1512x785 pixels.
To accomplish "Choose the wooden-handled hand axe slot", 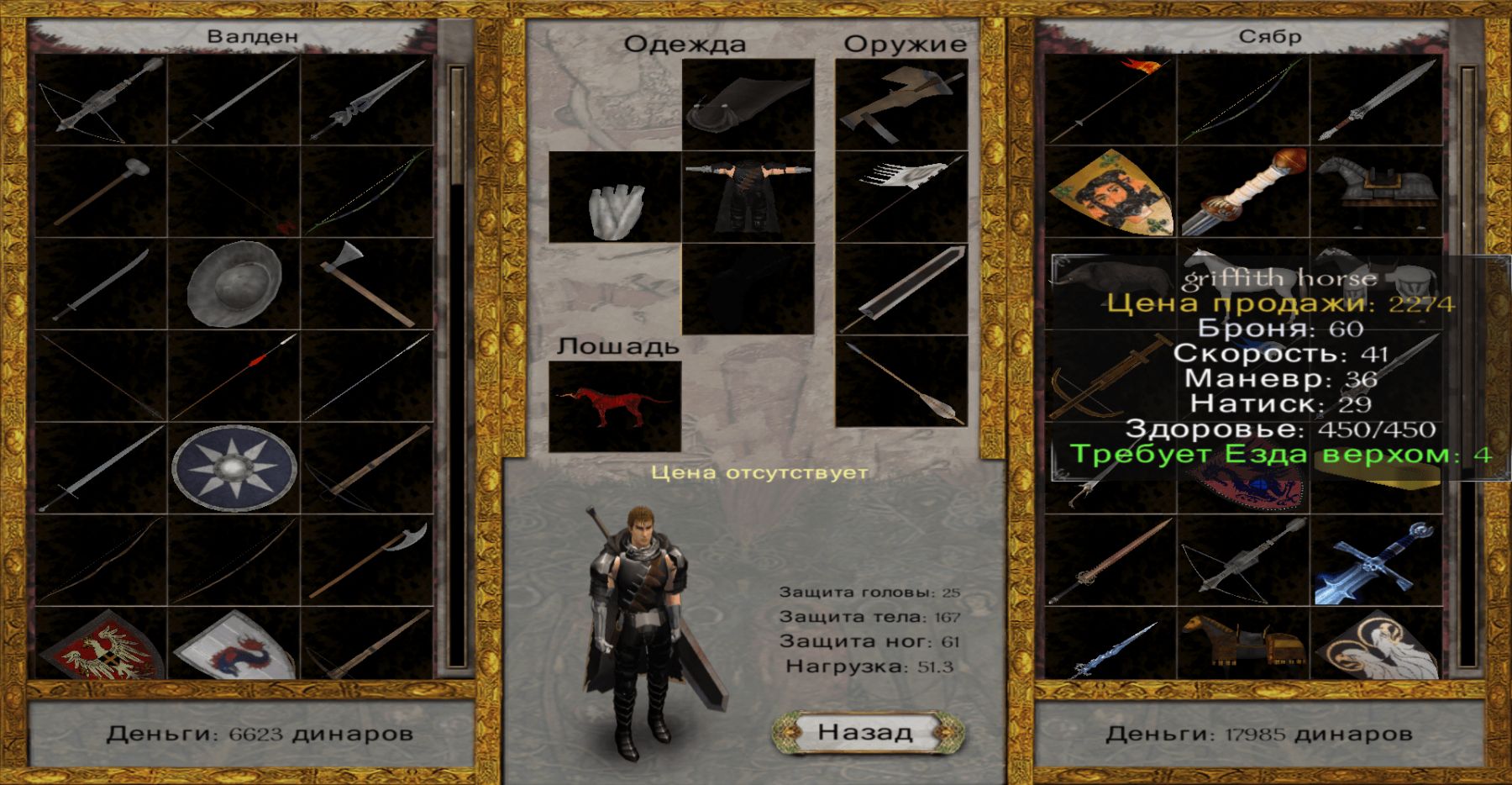I will click(x=367, y=284).
